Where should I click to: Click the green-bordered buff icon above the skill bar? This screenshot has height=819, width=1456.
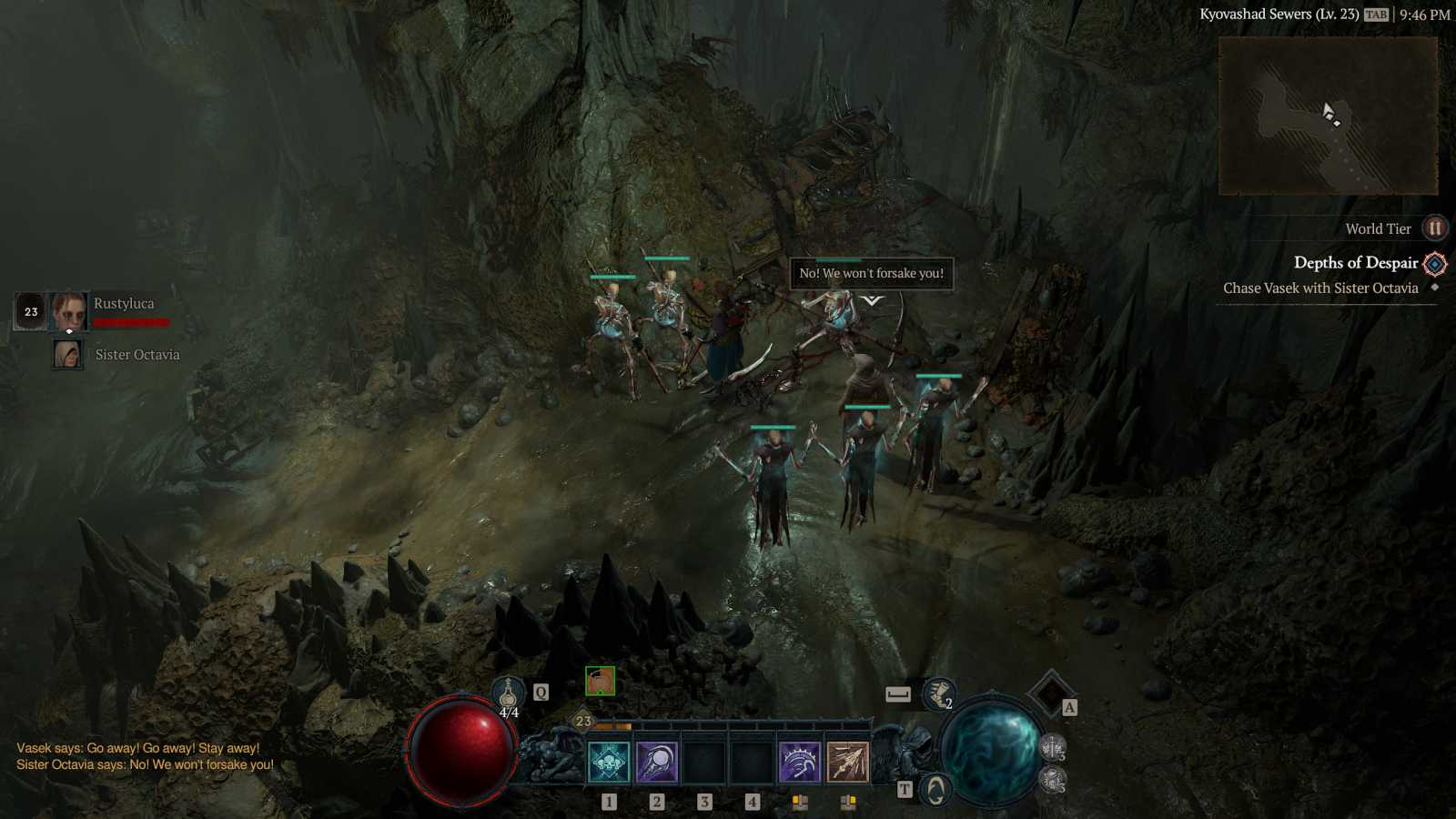(x=601, y=682)
